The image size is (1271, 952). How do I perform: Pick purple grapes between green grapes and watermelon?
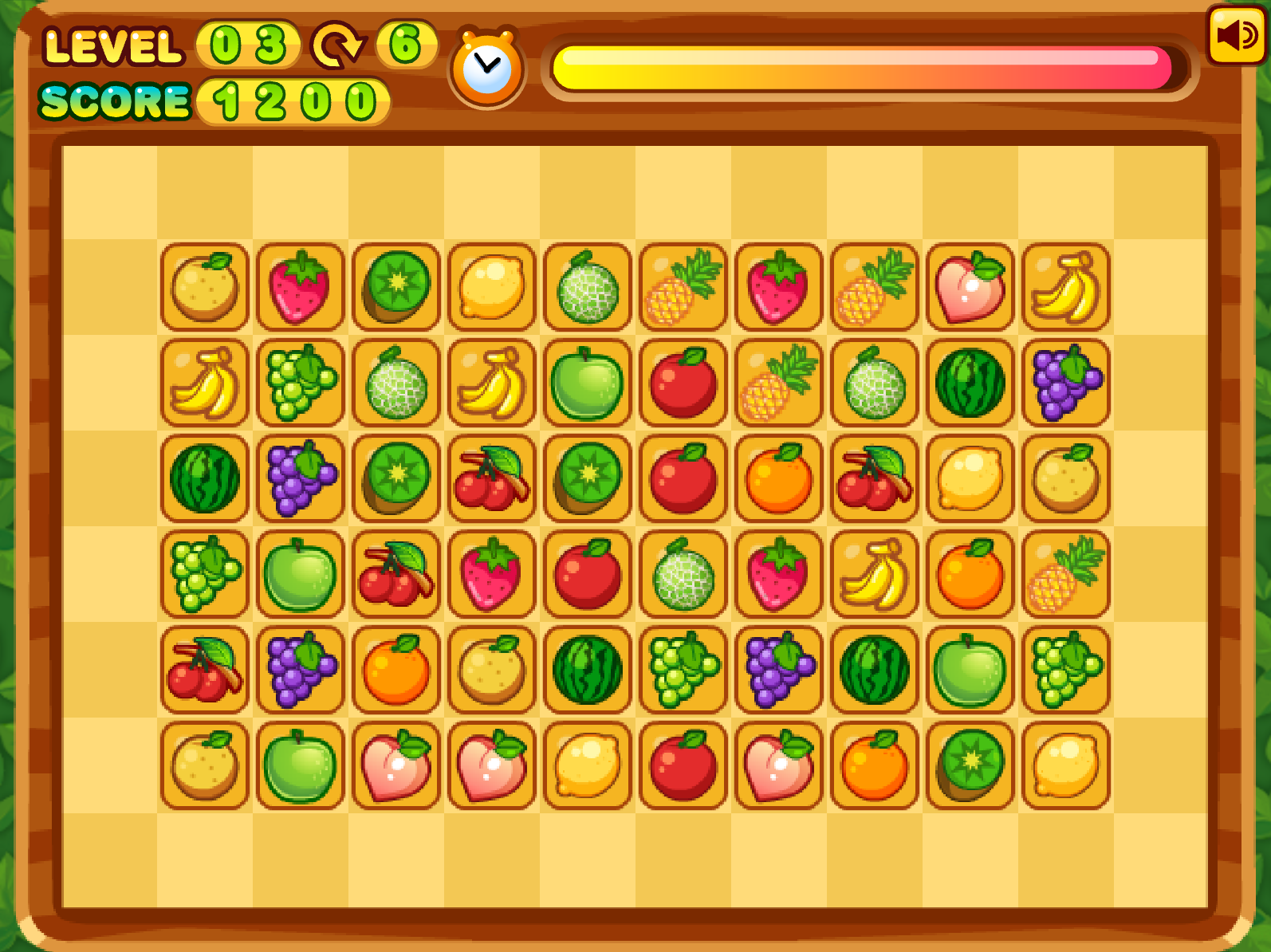pos(779,670)
